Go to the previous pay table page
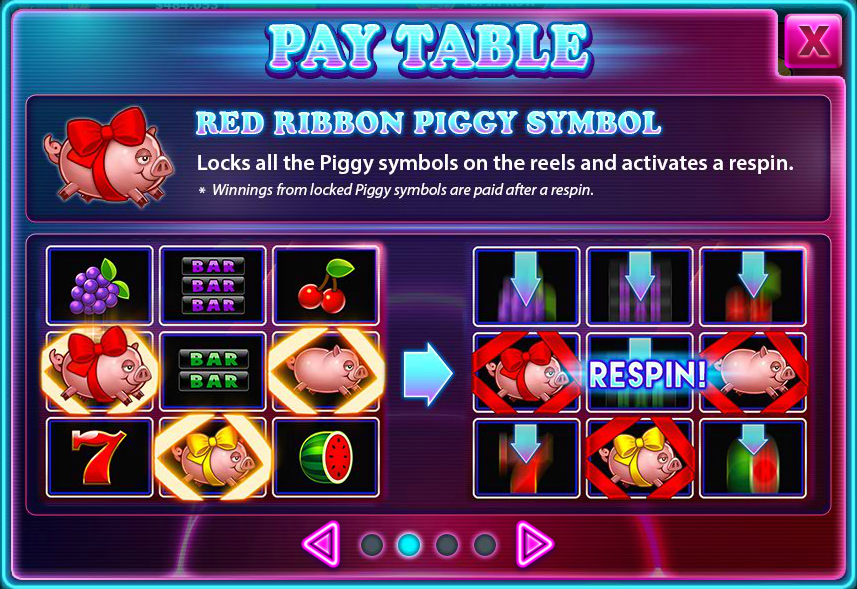The image size is (857, 589). pos(322,544)
